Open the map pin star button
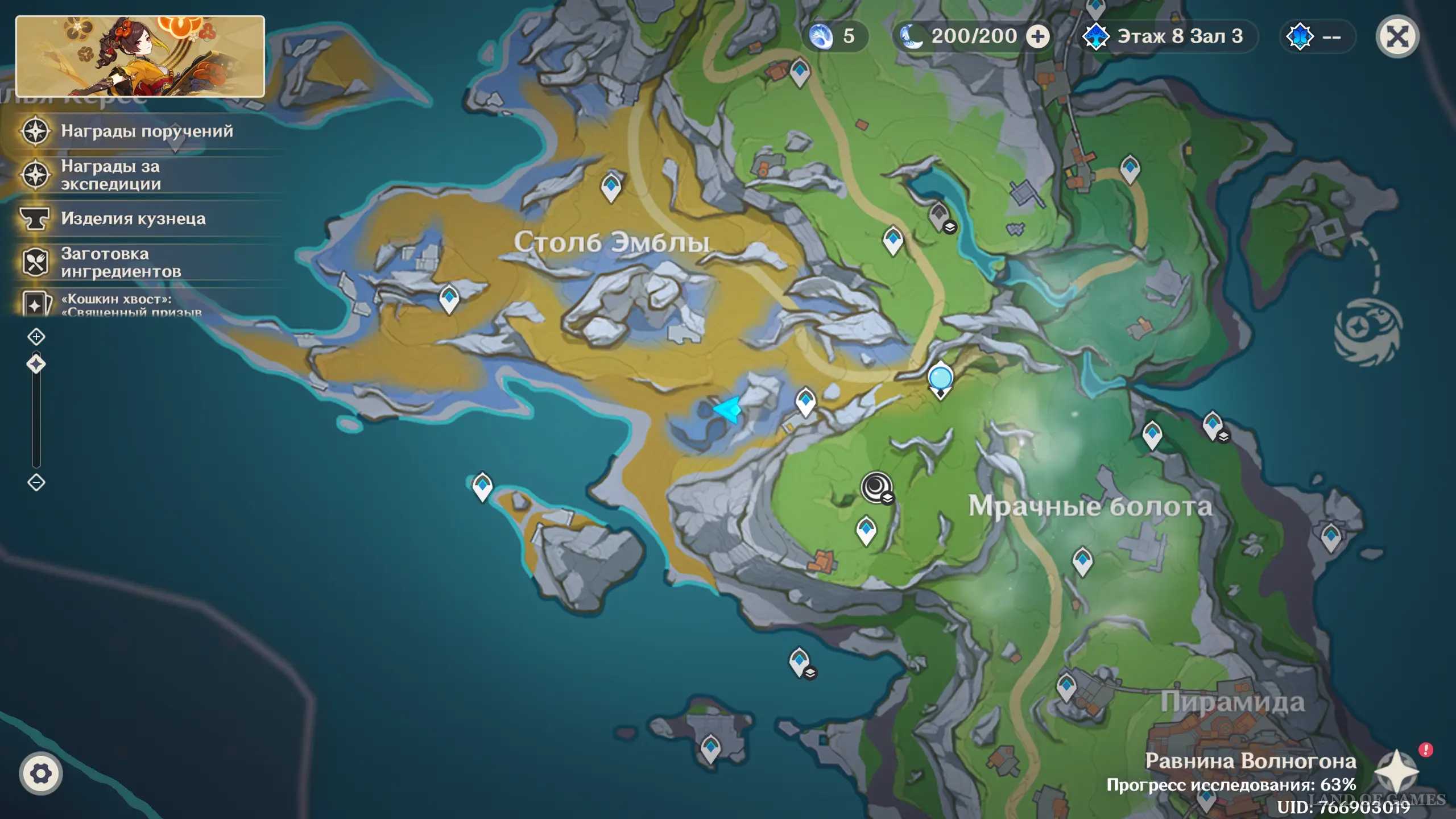Image resolution: width=1456 pixels, height=819 pixels. point(1396,771)
